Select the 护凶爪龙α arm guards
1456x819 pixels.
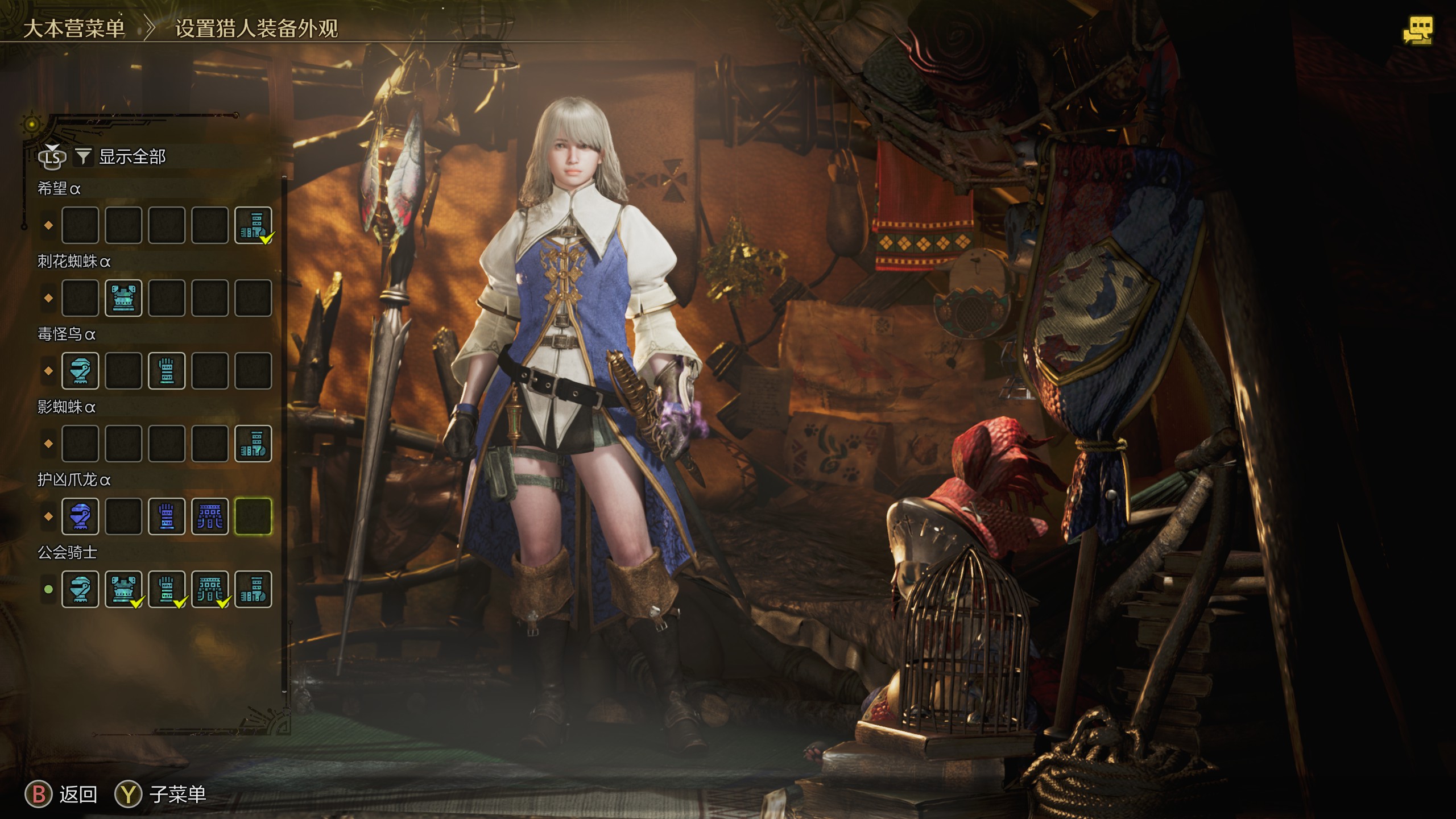click(x=167, y=516)
